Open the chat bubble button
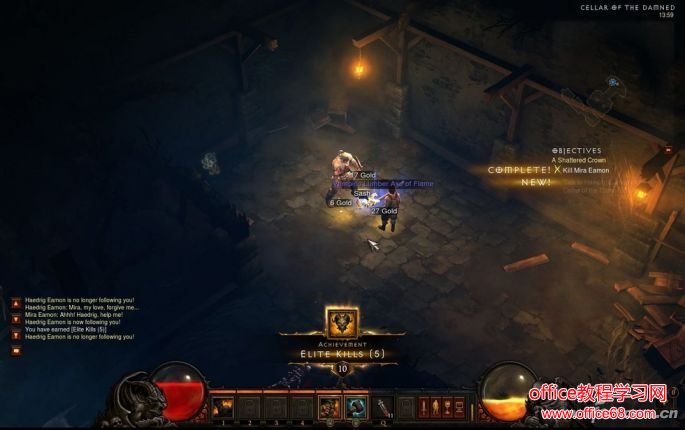The width and height of the screenshot is (685, 430). (15, 351)
